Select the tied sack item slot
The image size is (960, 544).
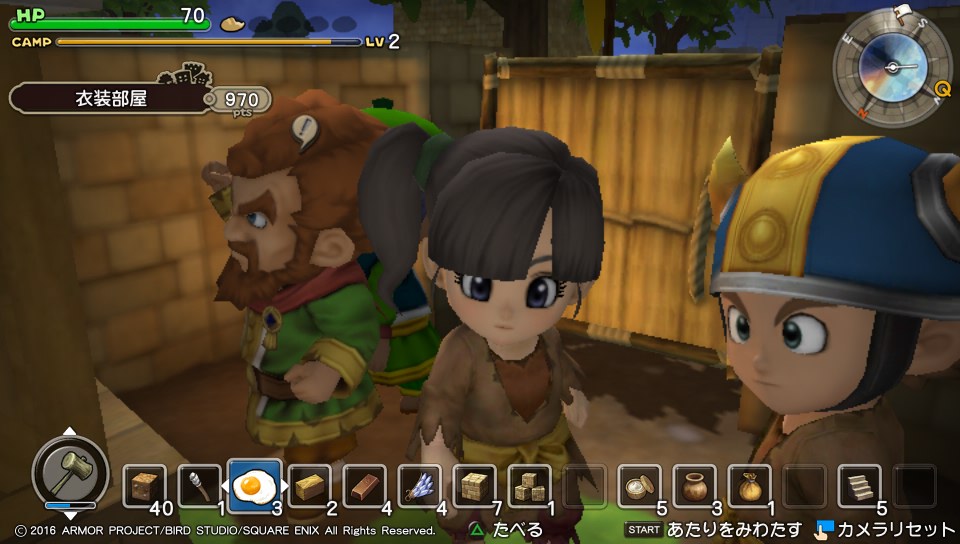pos(749,487)
